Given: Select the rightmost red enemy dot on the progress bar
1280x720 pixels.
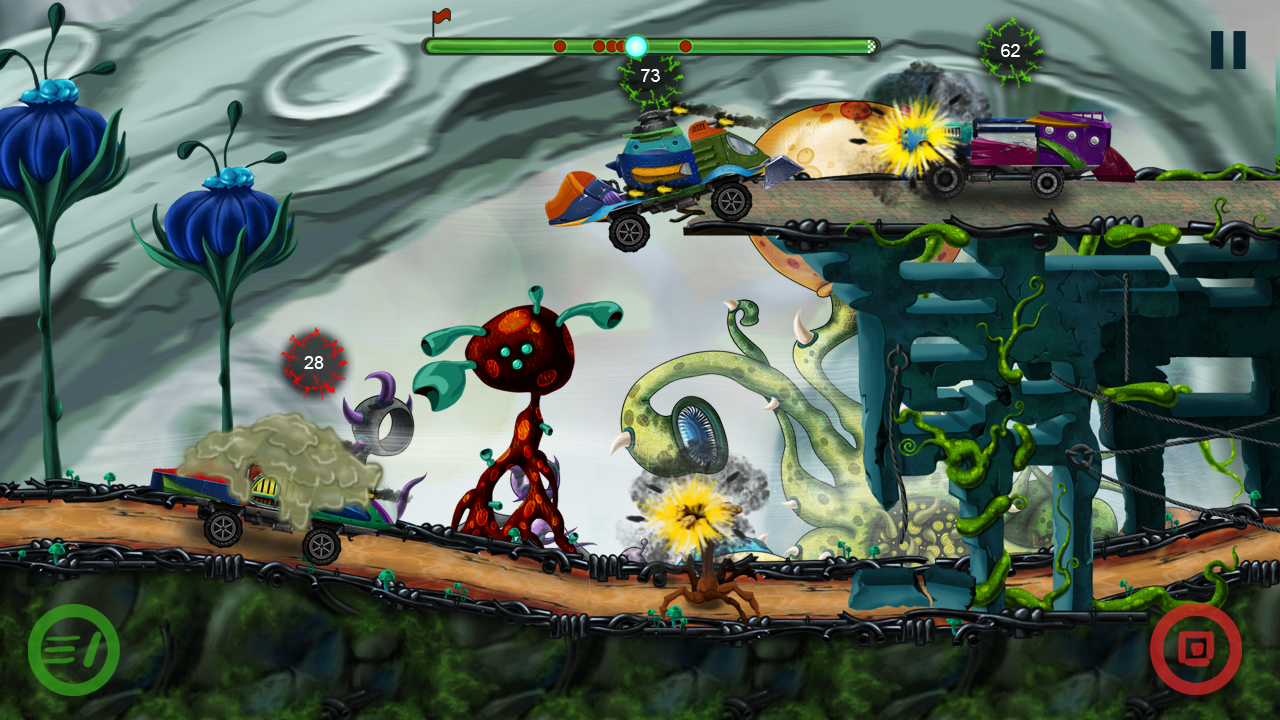Looking at the screenshot, I should point(685,46).
